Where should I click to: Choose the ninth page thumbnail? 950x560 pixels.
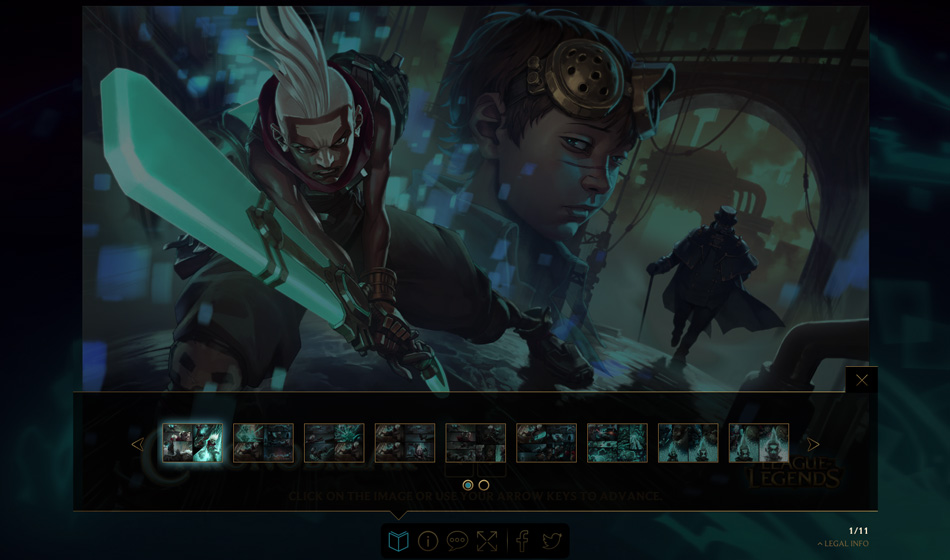(758, 443)
